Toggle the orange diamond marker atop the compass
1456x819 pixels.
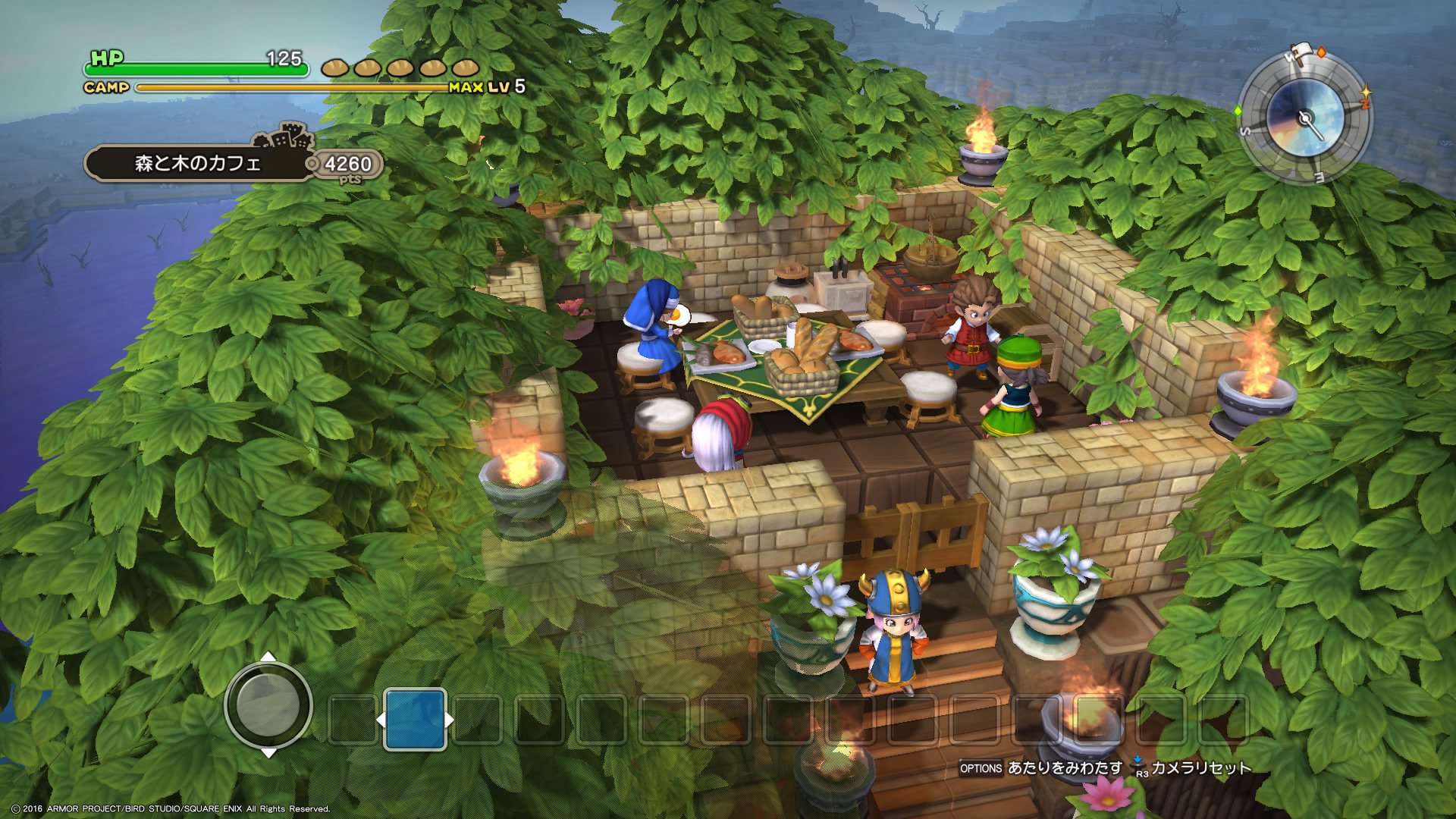1321,52
